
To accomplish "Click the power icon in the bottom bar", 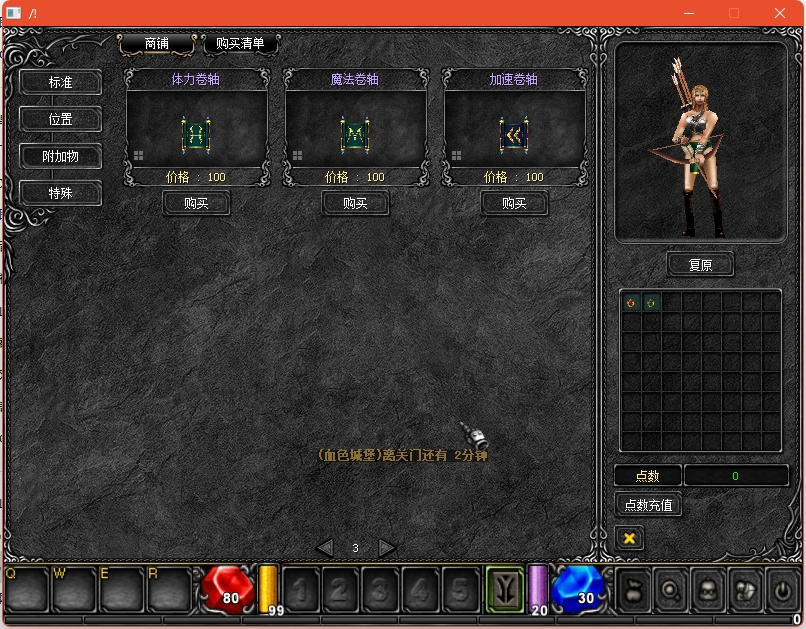I will tap(781, 590).
